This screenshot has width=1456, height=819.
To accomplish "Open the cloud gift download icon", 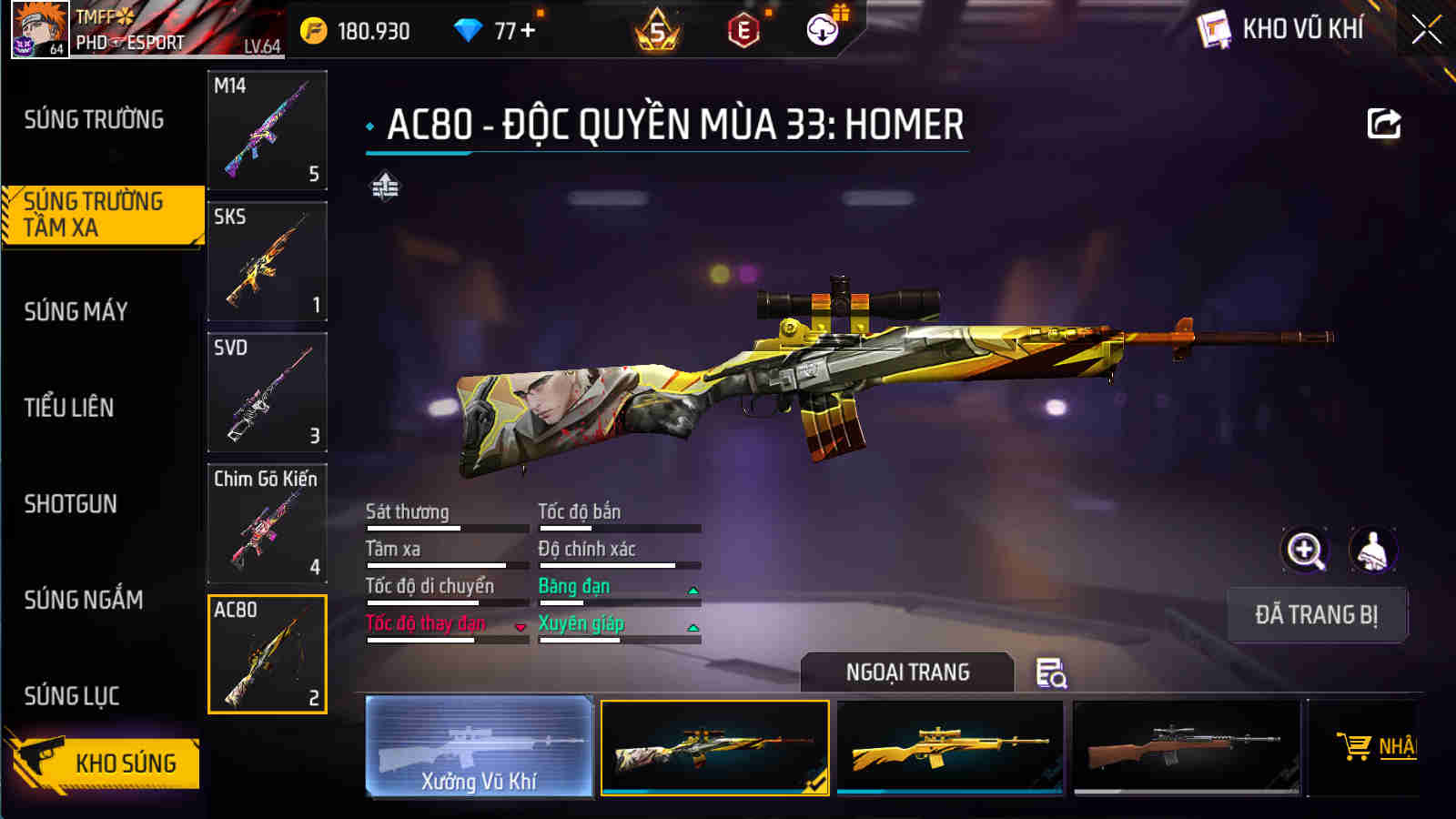I will pos(824,28).
